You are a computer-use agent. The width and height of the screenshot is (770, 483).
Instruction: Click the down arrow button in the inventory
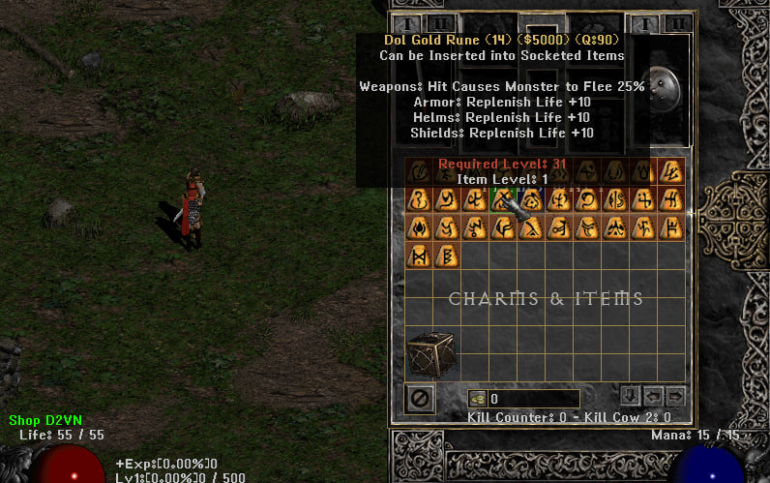click(630, 395)
